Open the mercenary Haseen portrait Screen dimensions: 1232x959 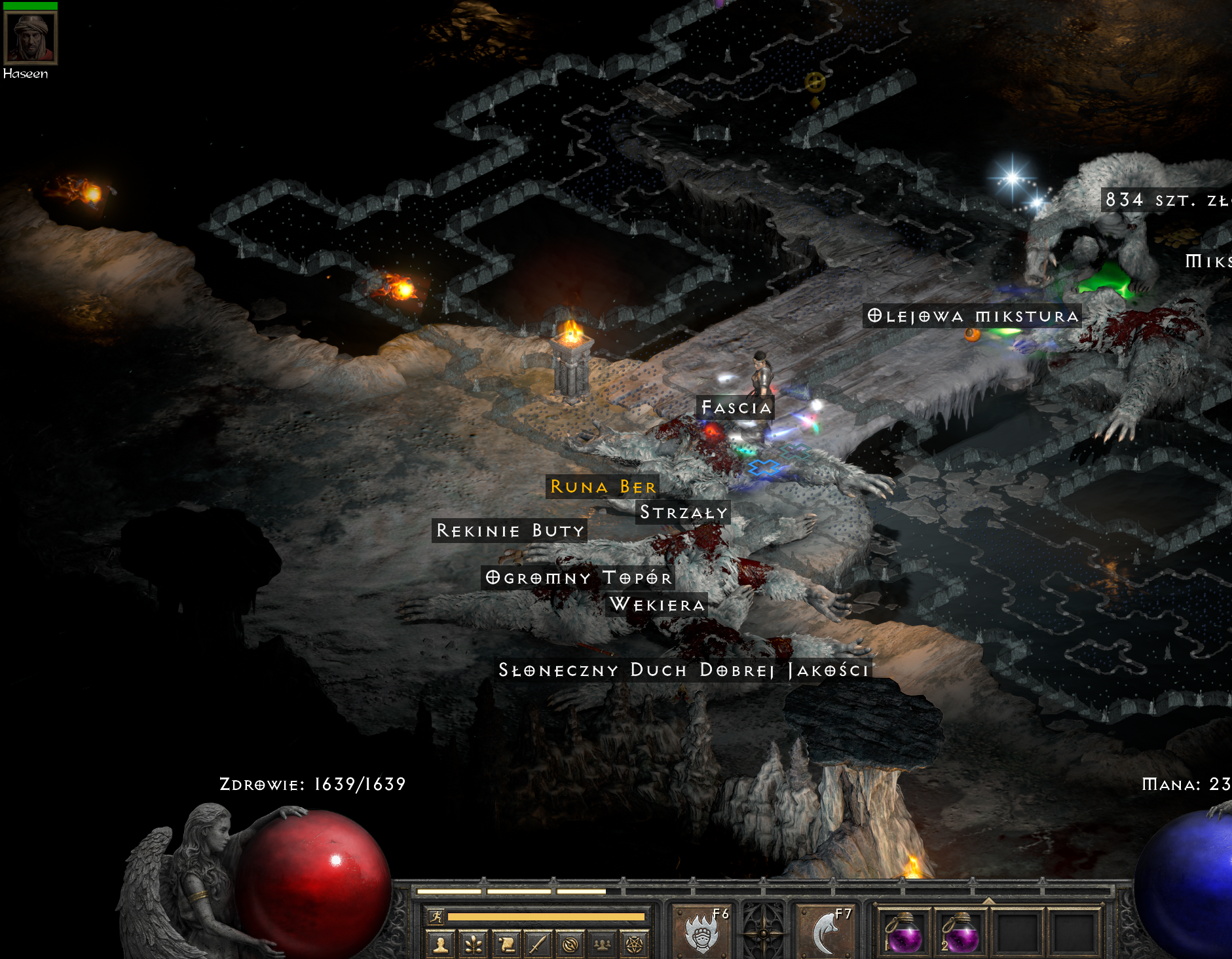[30, 37]
